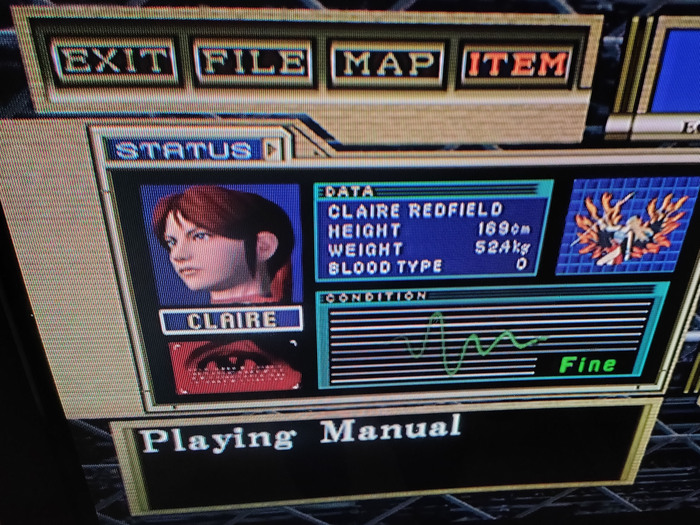700x525 pixels.
Task: Select the Playing Manual file entry
Action: (301, 435)
